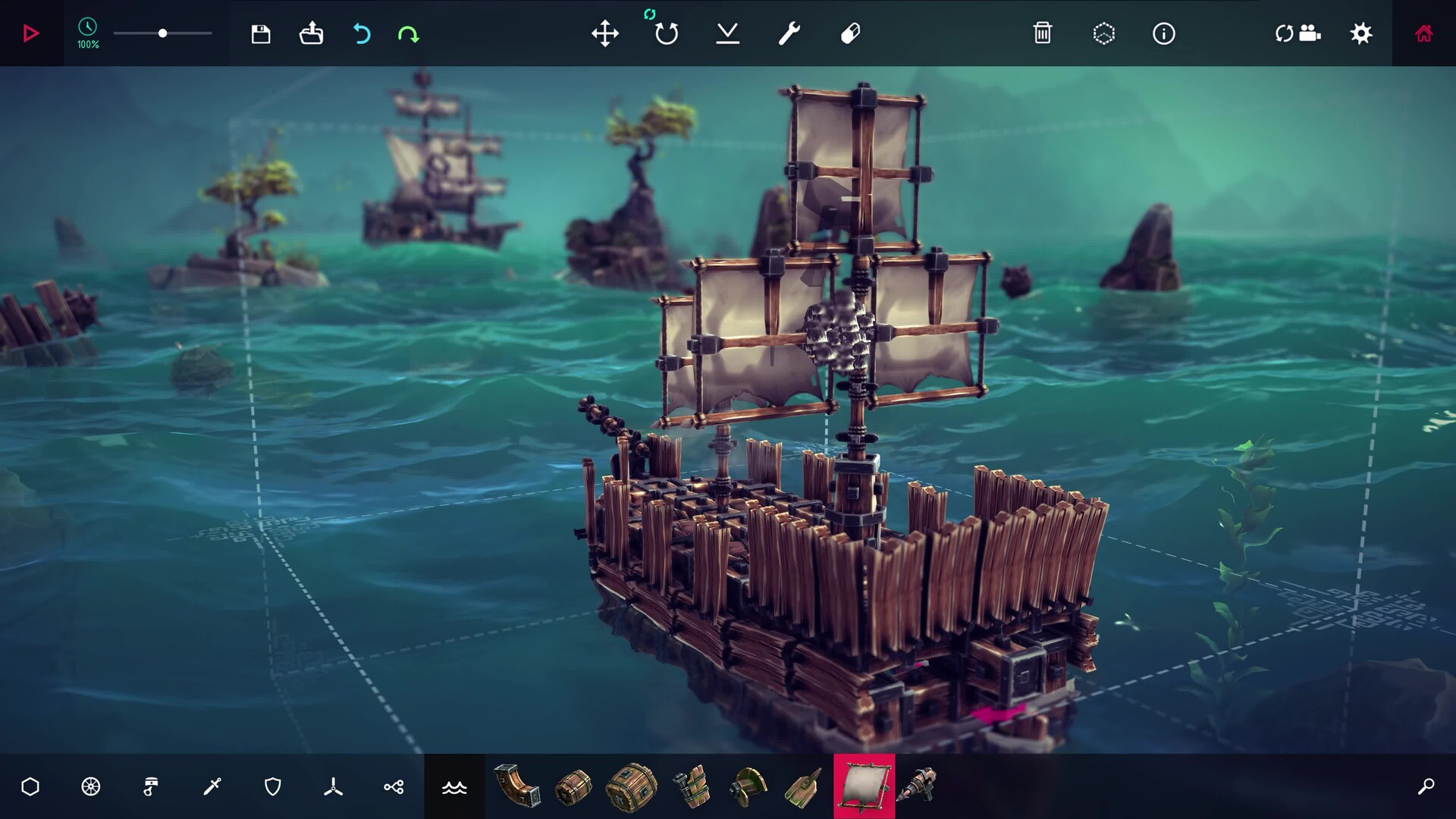Undo the last action

[362, 33]
